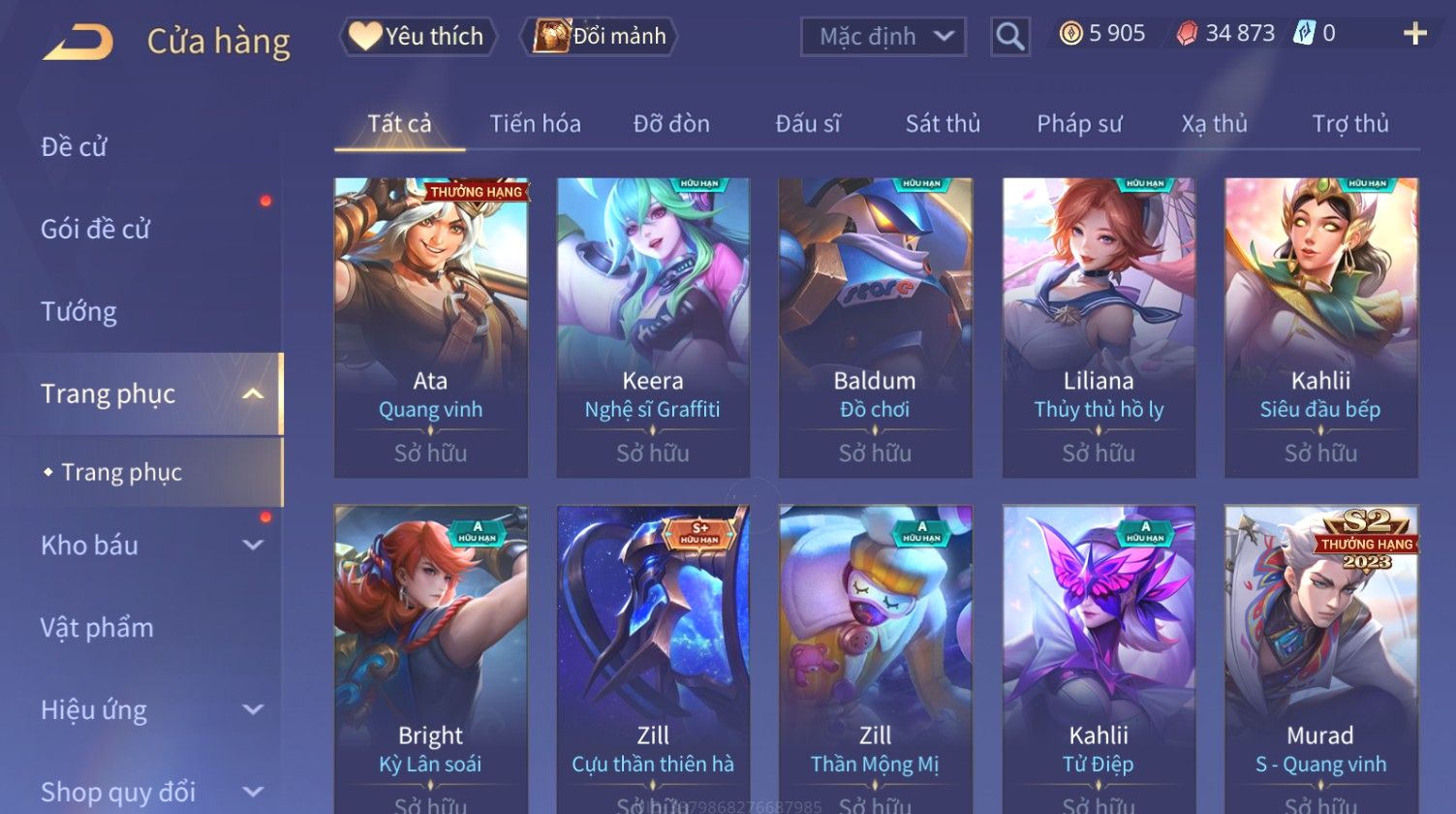Open the Keera Nghệ sĩ Graffiti skin

(653, 328)
